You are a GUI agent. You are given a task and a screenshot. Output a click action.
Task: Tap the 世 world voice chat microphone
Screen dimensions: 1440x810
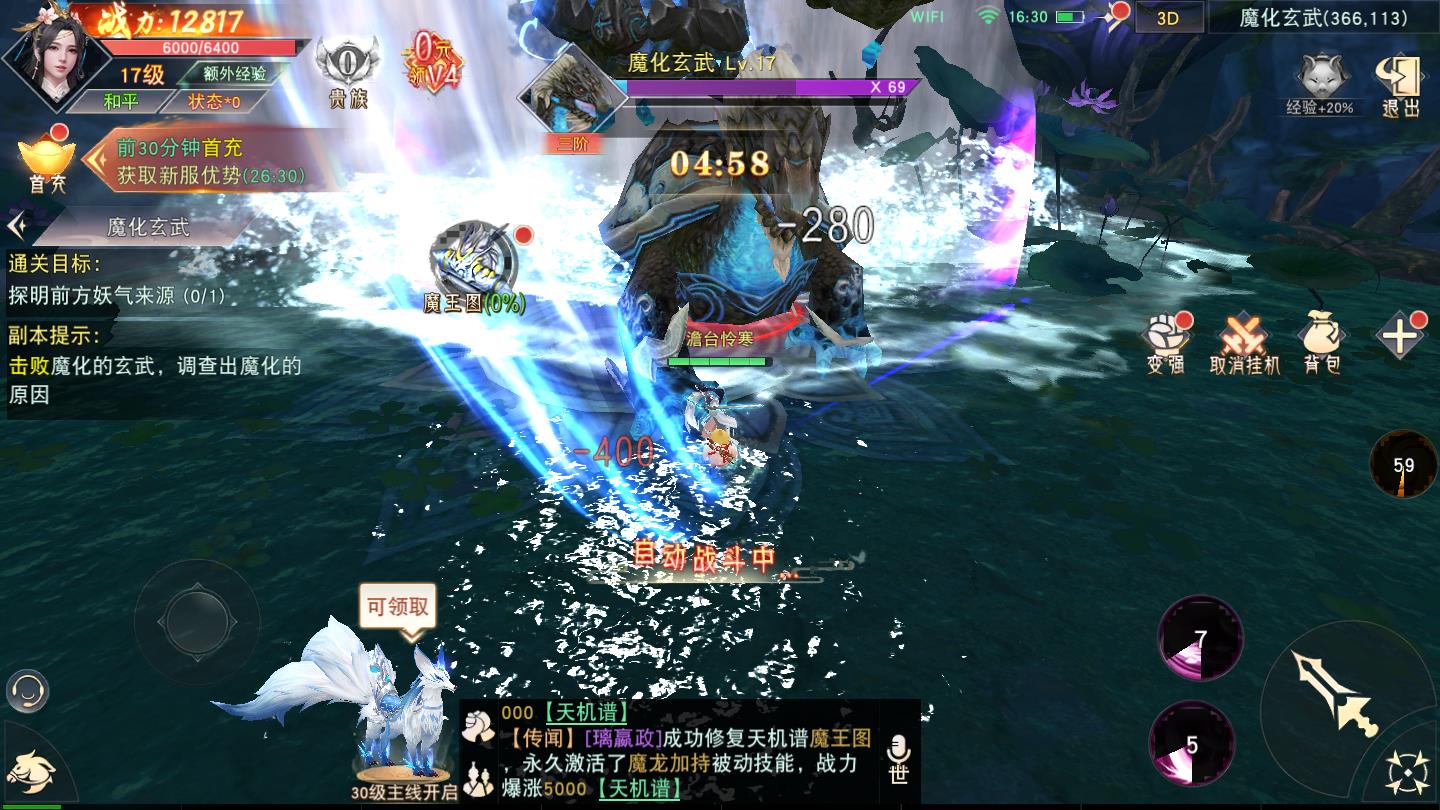[898, 757]
